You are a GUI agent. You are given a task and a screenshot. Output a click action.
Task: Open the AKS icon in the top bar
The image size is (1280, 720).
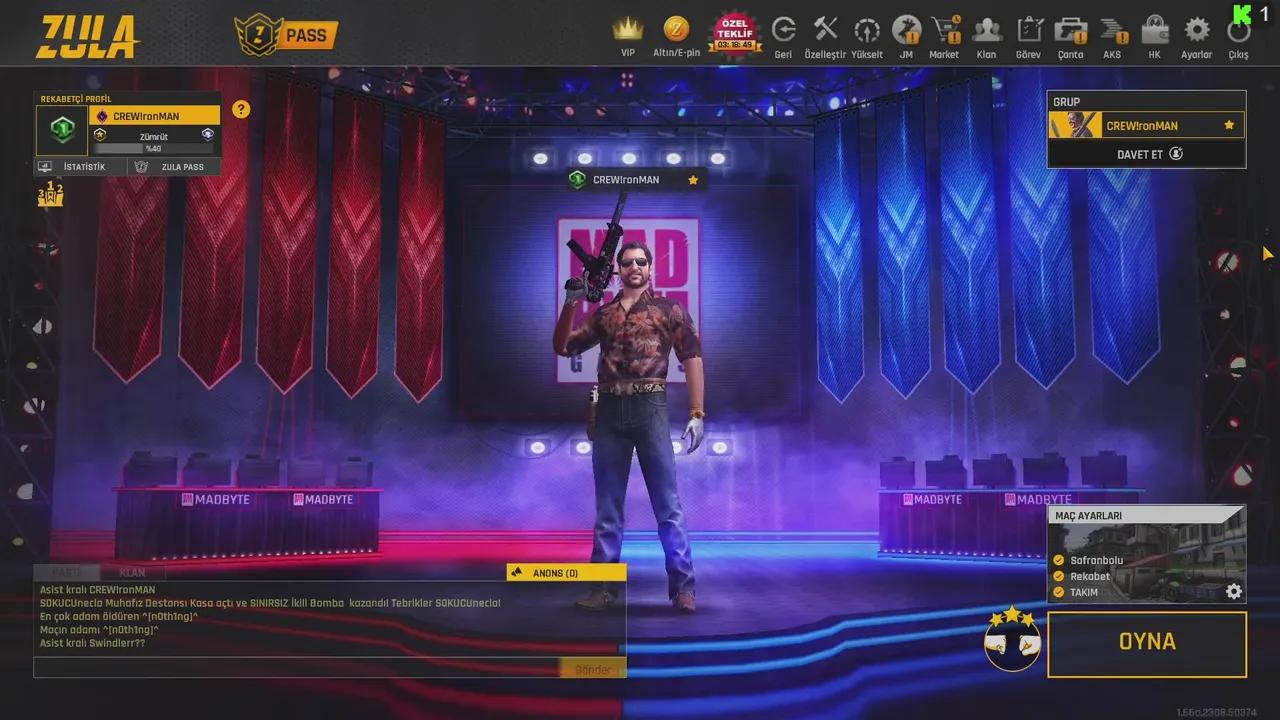pos(1112,30)
